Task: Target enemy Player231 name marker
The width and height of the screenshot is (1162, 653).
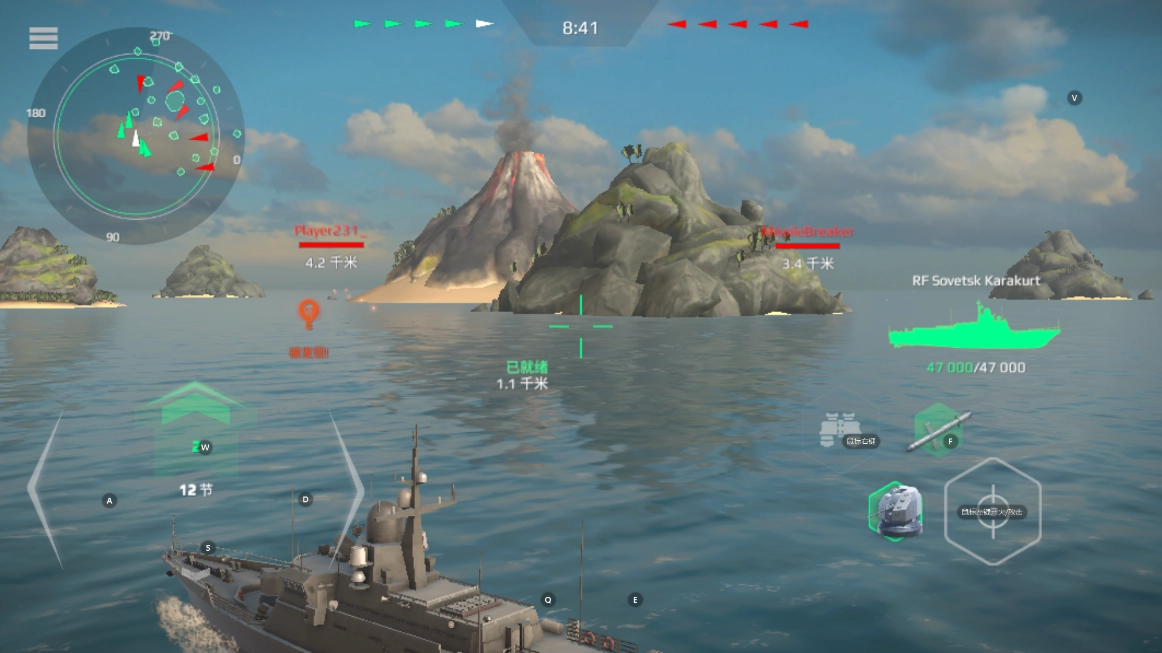Action: tap(330, 232)
